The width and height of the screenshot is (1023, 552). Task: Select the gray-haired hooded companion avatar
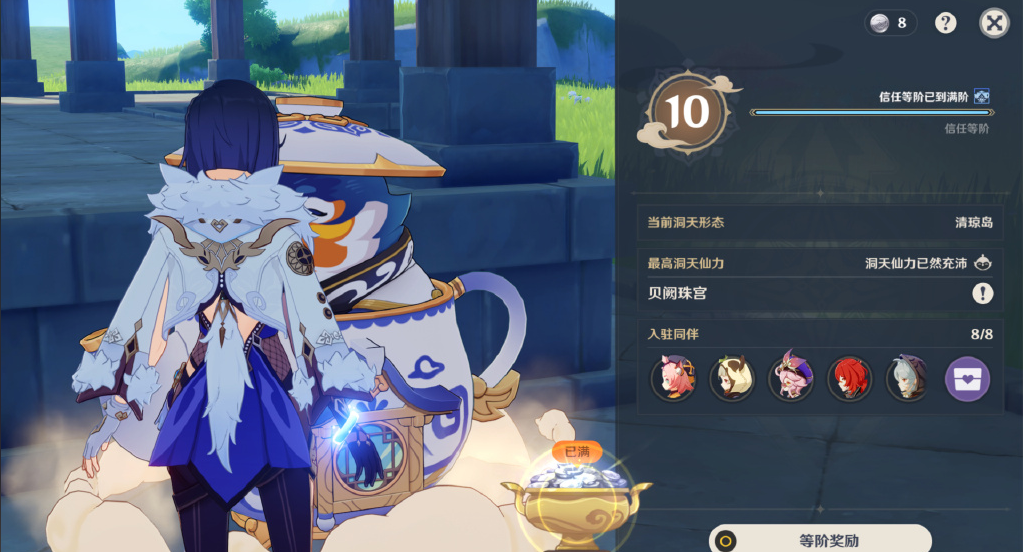(x=908, y=379)
